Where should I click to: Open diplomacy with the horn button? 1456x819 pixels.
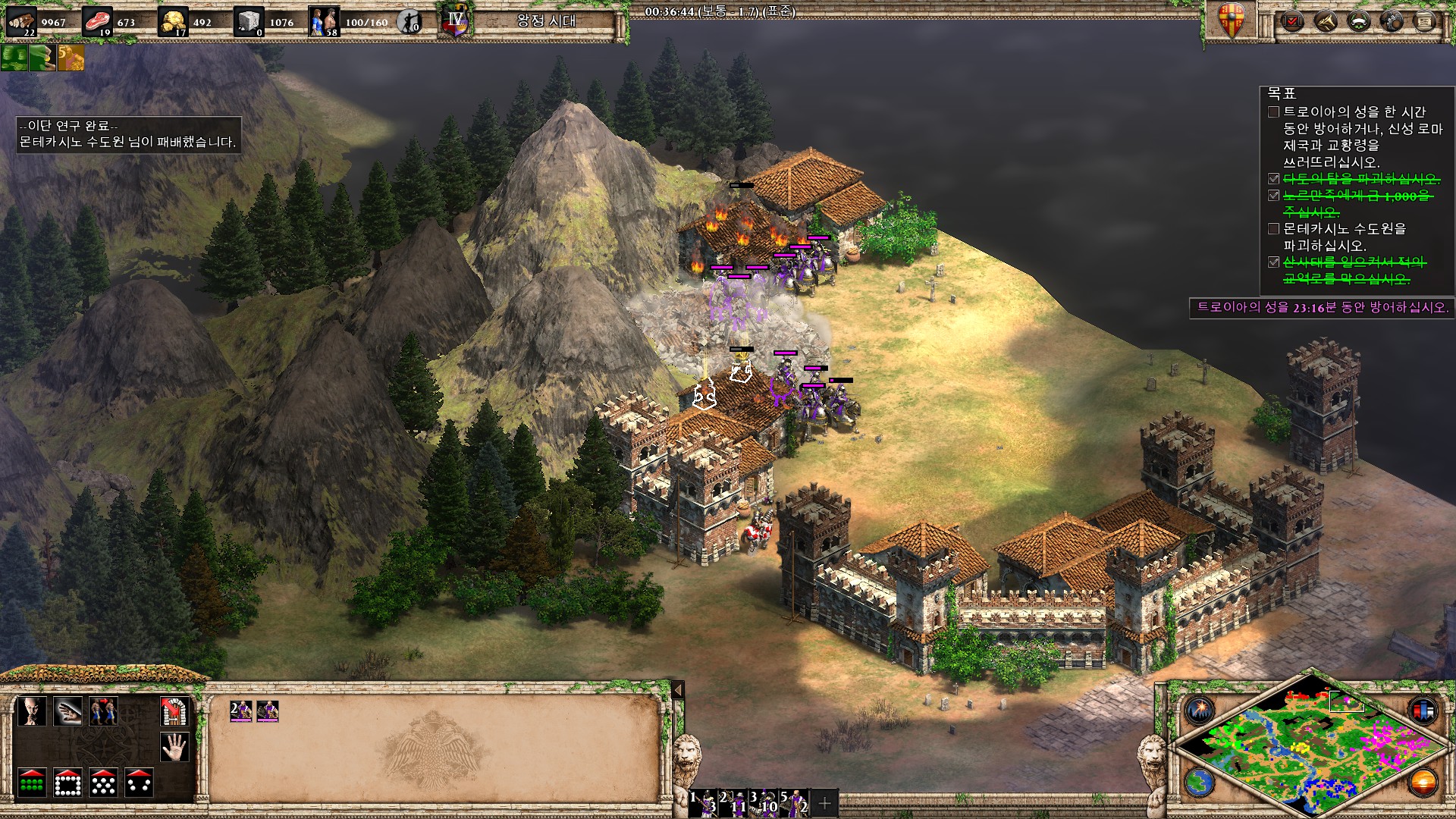[x=1326, y=21]
